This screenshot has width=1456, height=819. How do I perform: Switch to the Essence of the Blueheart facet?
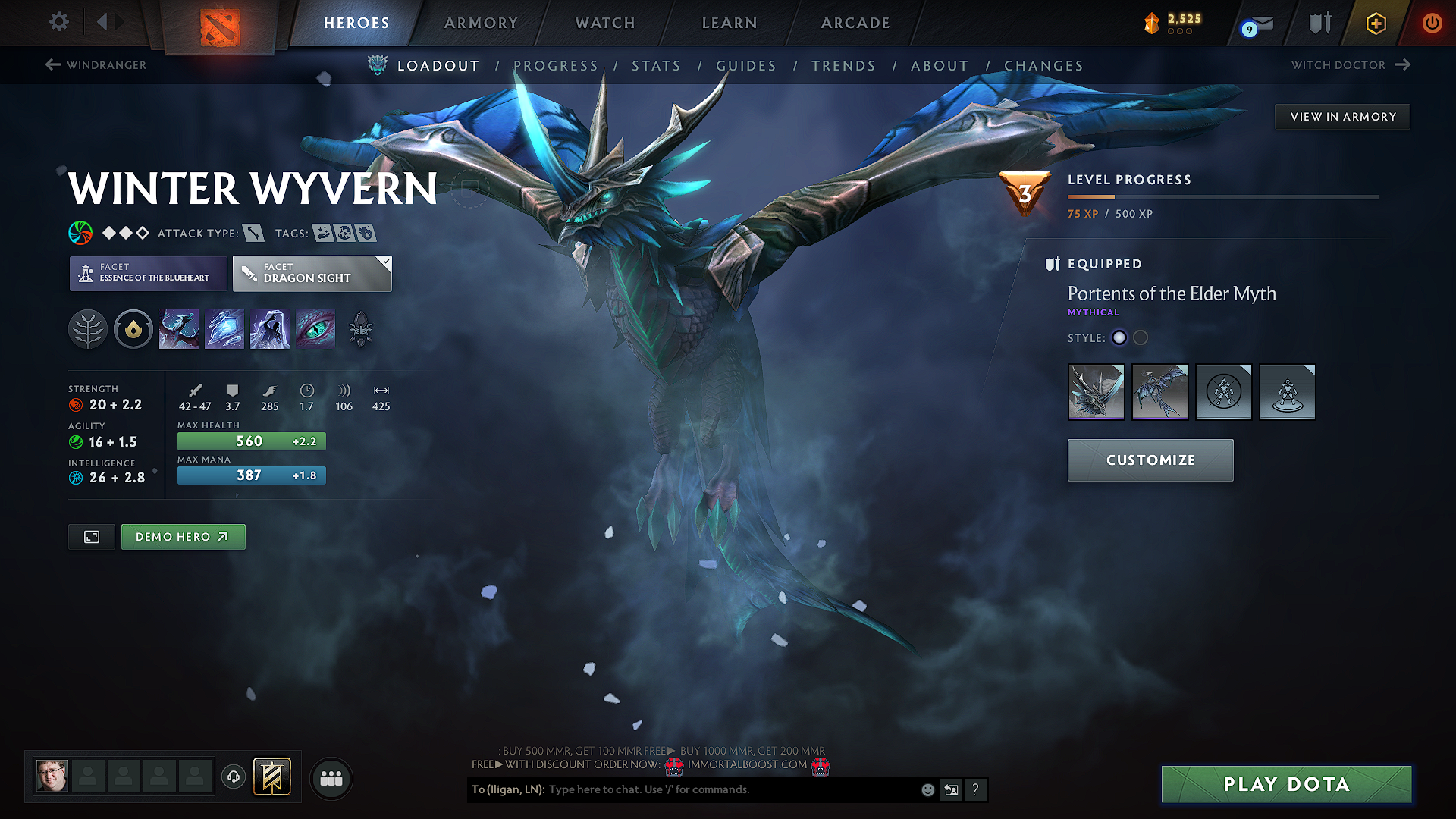pyautogui.click(x=148, y=274)
